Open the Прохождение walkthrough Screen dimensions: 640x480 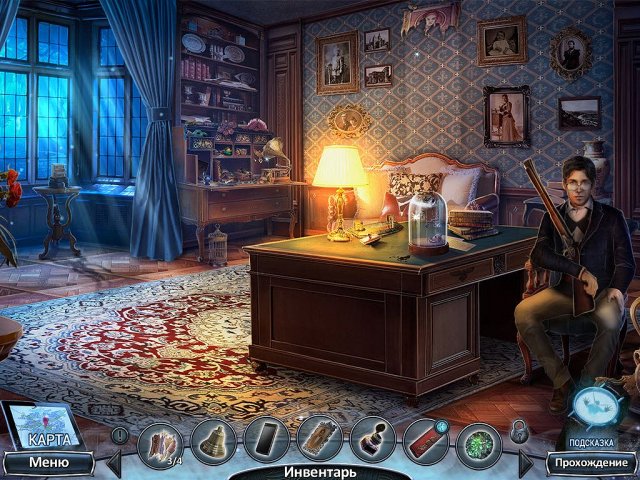pos(592,462)
